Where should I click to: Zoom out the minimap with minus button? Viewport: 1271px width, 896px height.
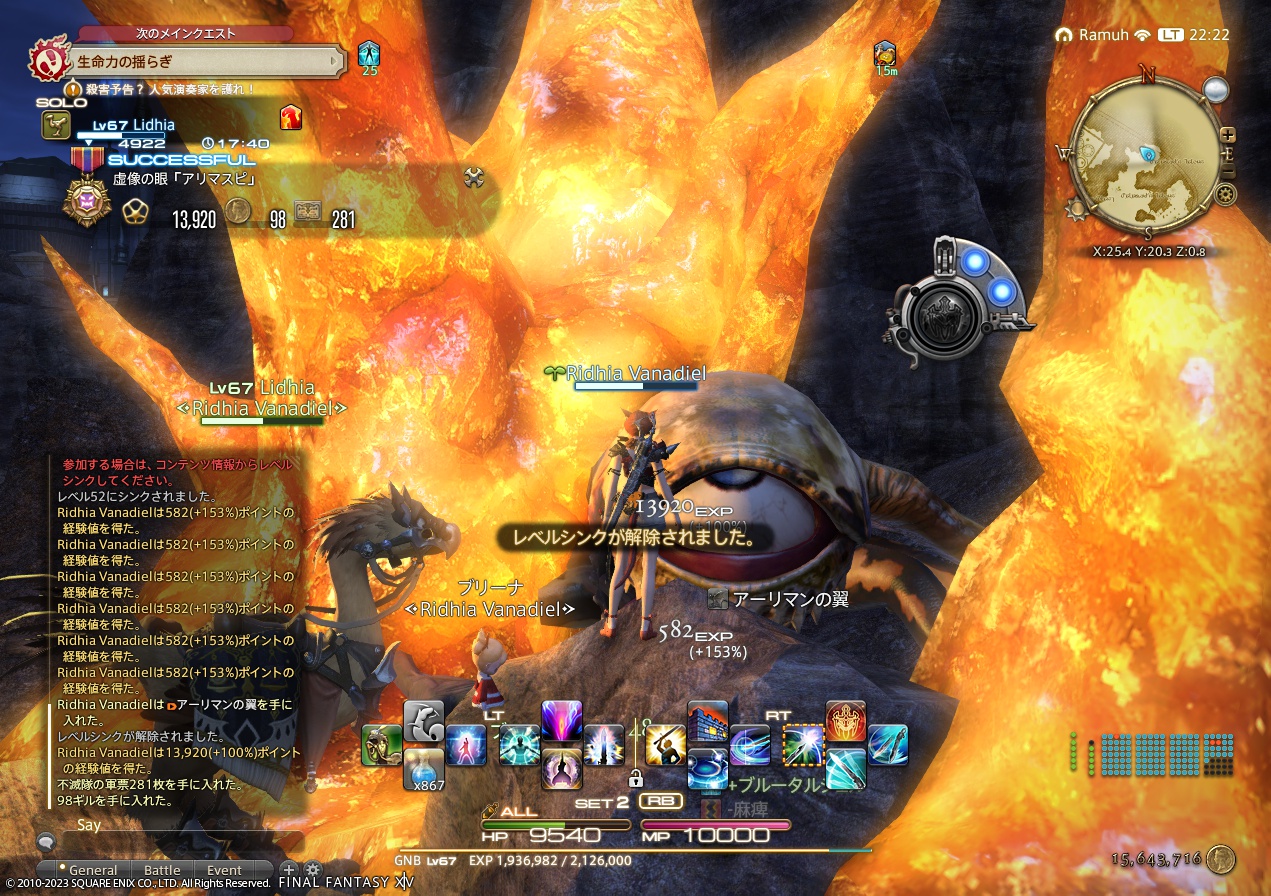(1228, 172)
